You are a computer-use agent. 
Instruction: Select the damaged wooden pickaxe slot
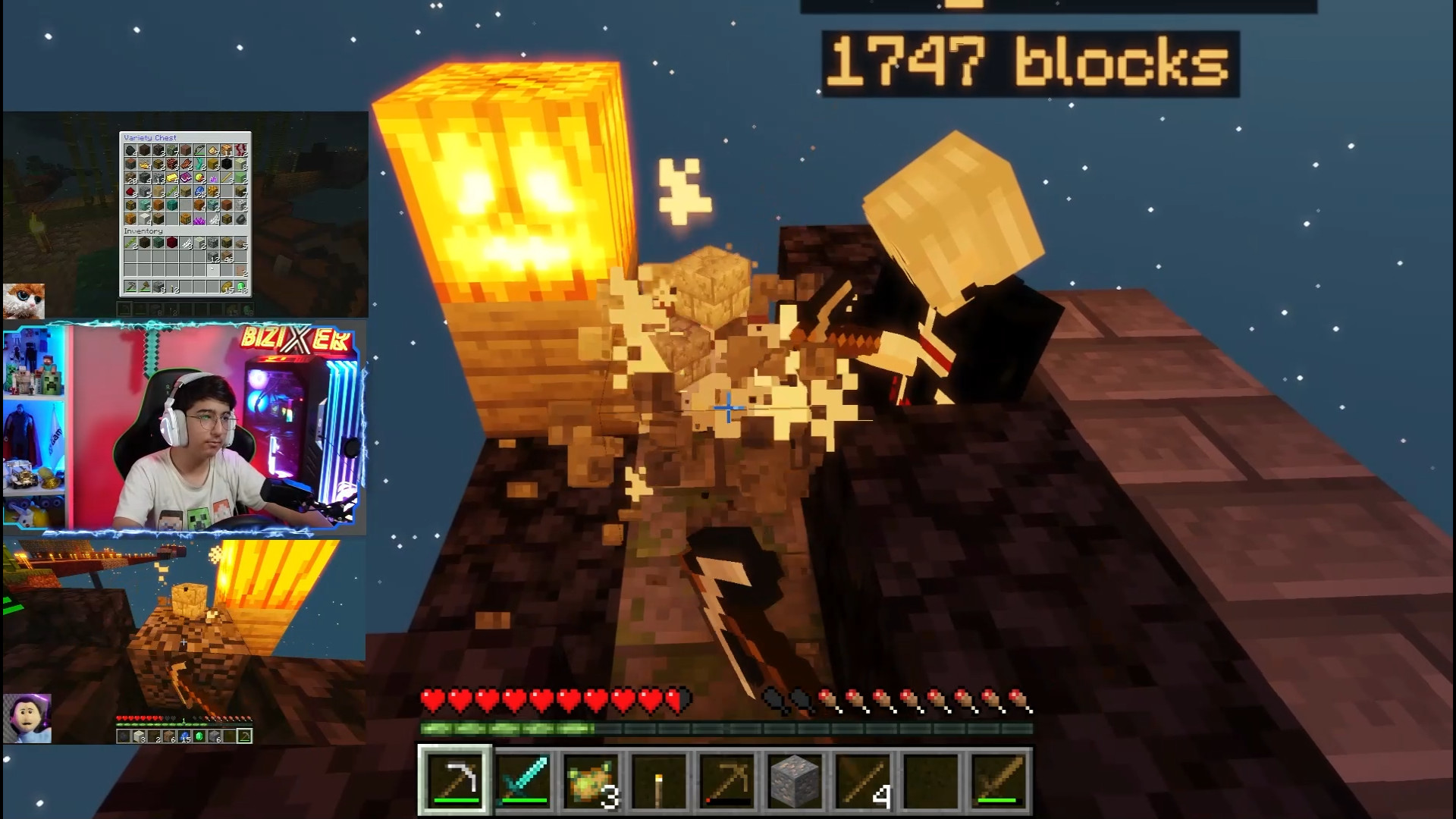coord(725,780)
